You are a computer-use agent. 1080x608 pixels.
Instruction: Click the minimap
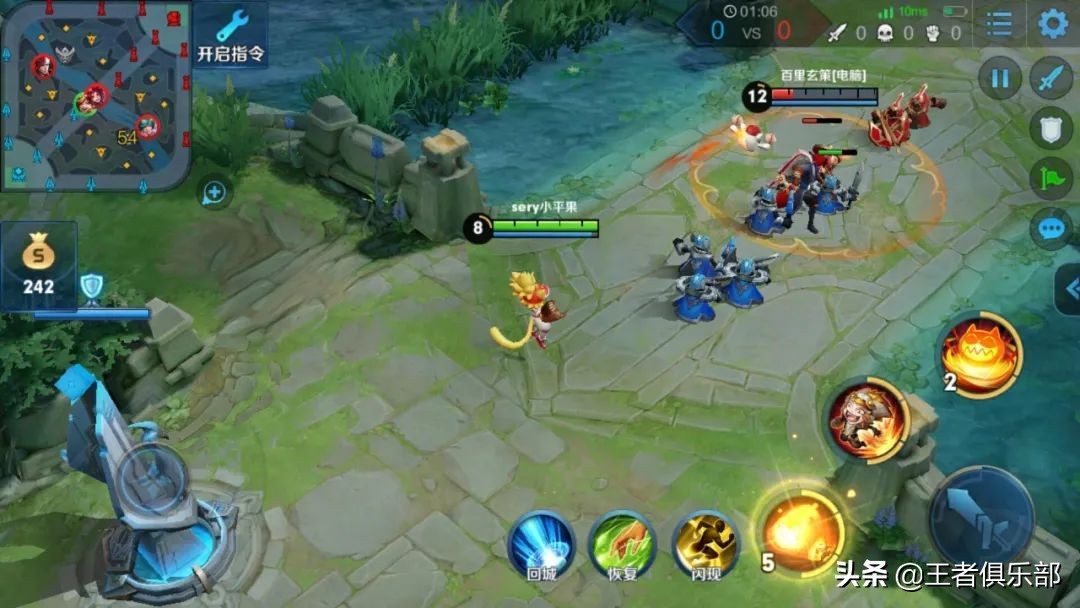[x=95, y=95]
